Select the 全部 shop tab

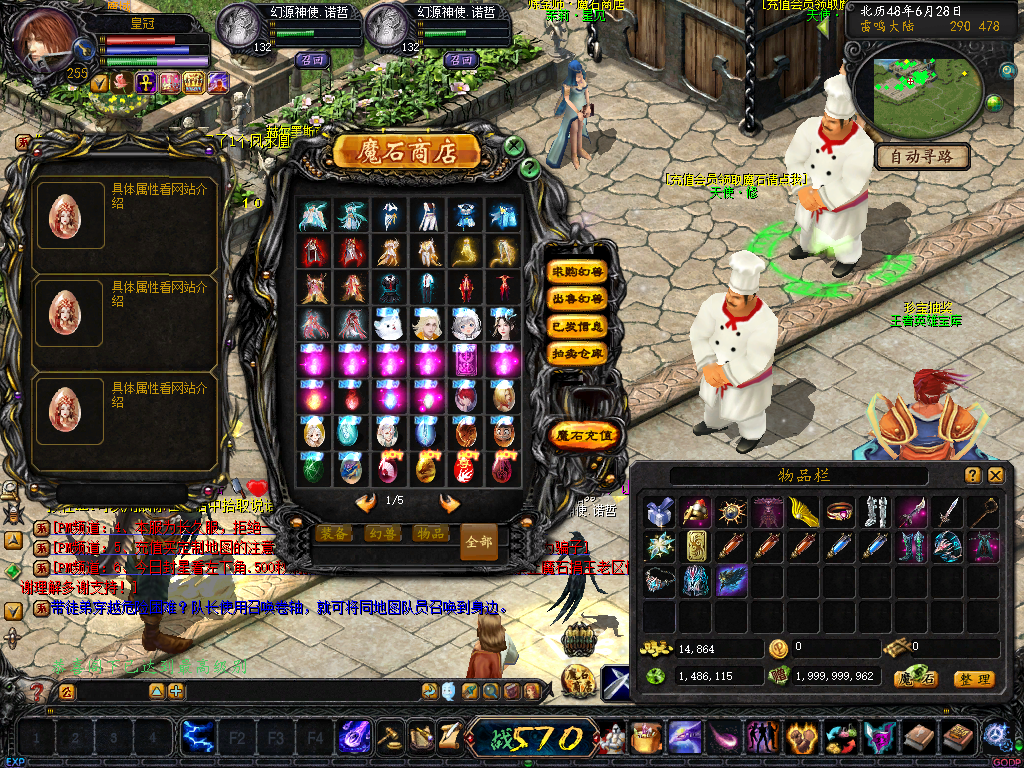(x=479, y=542)
